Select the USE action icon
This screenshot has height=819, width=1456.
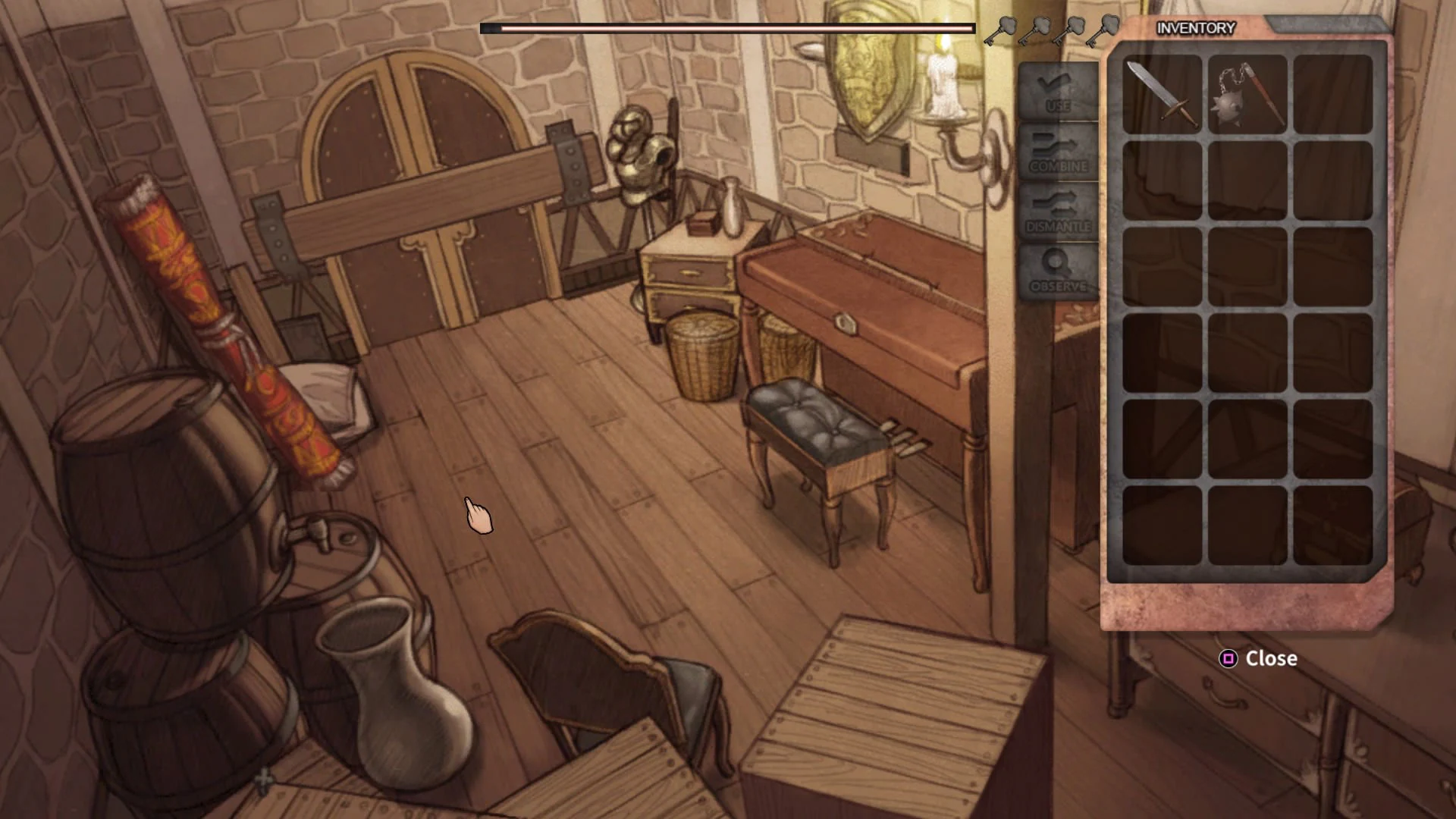pyautogui.click(x=1057, y=89)
